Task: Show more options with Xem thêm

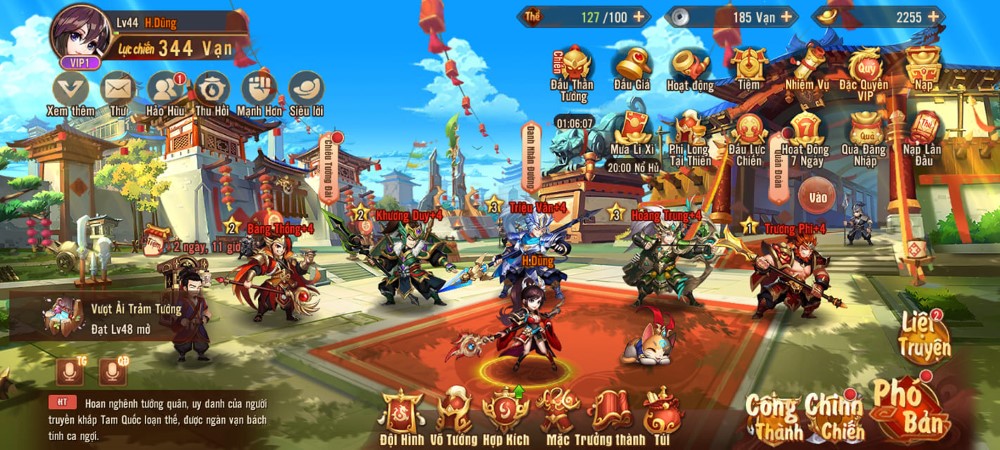Action: click(x=70, y=89)
